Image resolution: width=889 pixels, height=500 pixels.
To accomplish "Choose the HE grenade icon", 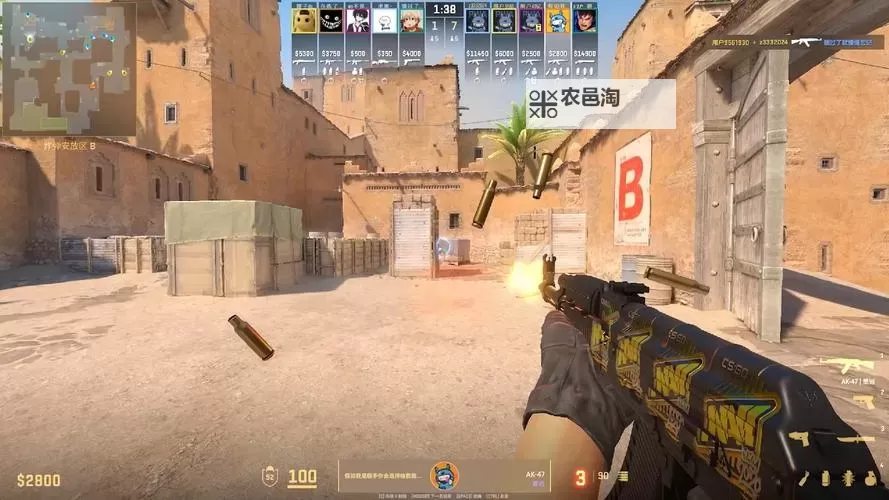I will pos(868,477).
